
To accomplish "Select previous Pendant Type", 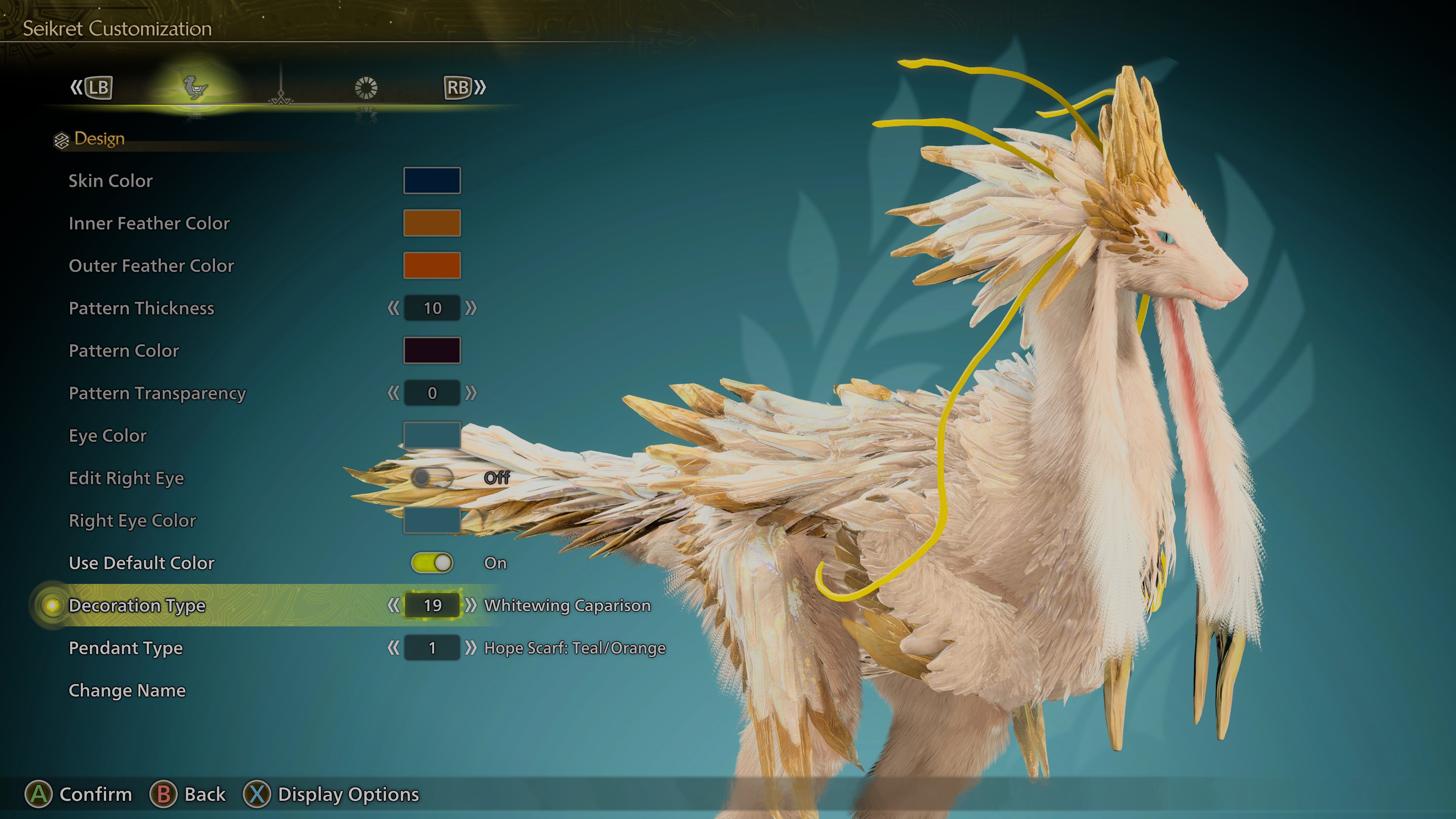I will [x=394, y=648].
